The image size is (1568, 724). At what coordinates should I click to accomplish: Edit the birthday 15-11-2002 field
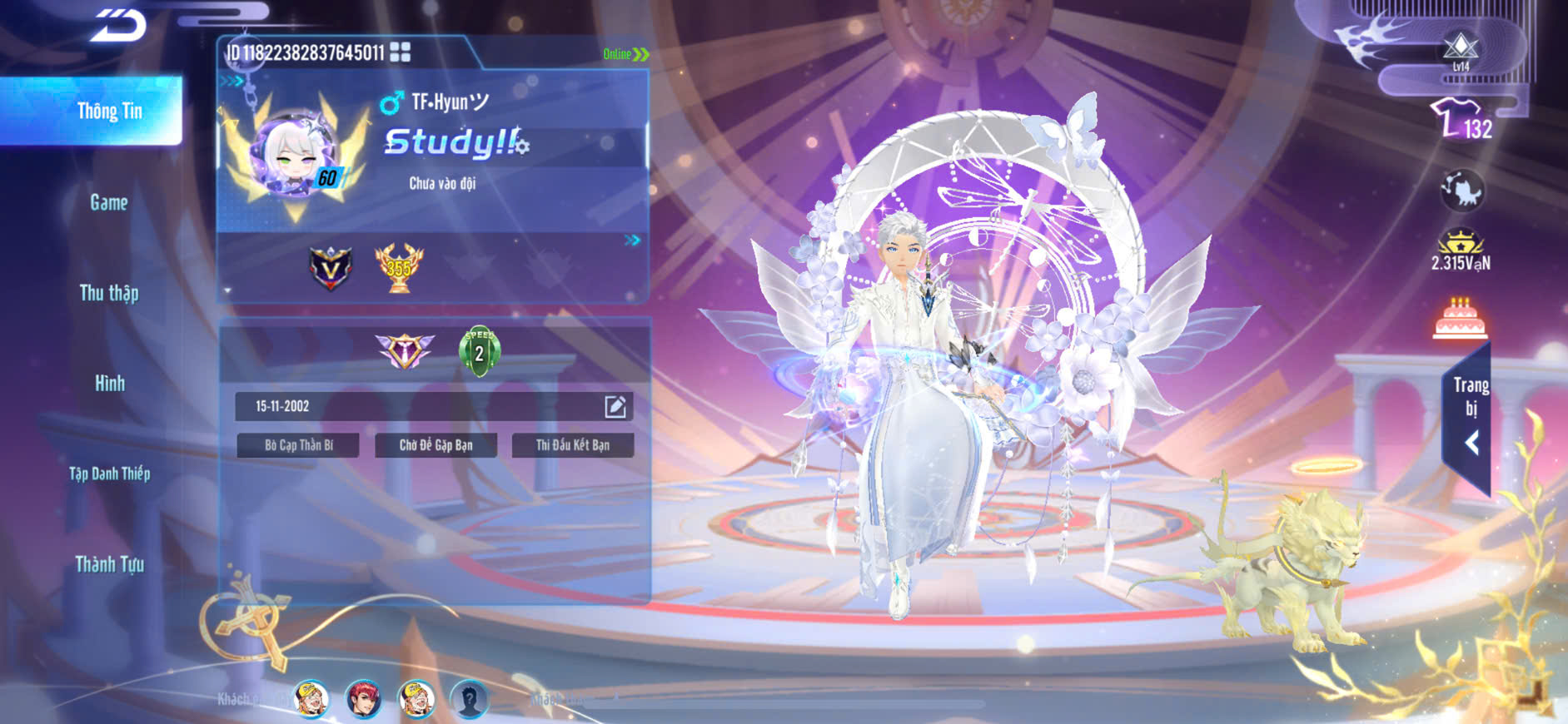pyautogui.click(x=615, y=406)
